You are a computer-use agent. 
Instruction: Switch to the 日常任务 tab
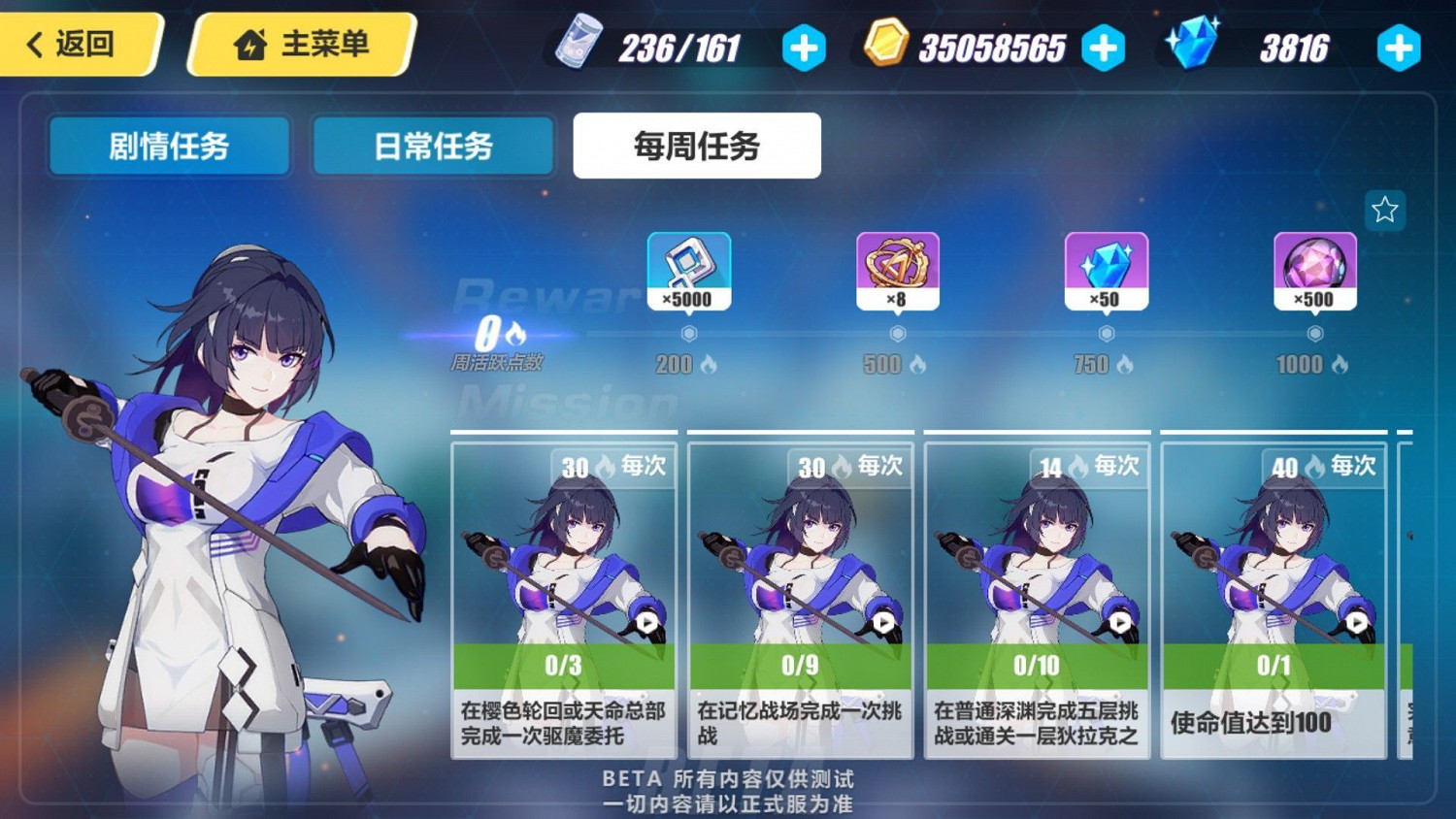click(x=432, y=146)
